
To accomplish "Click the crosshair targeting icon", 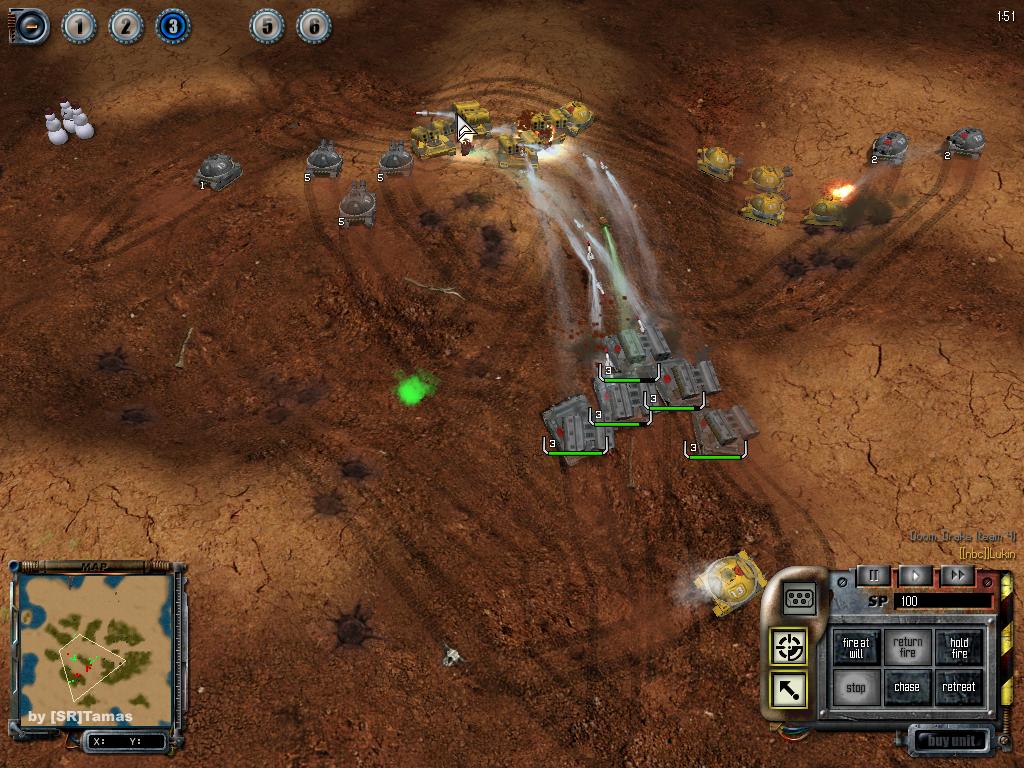I will click(789, 646).
